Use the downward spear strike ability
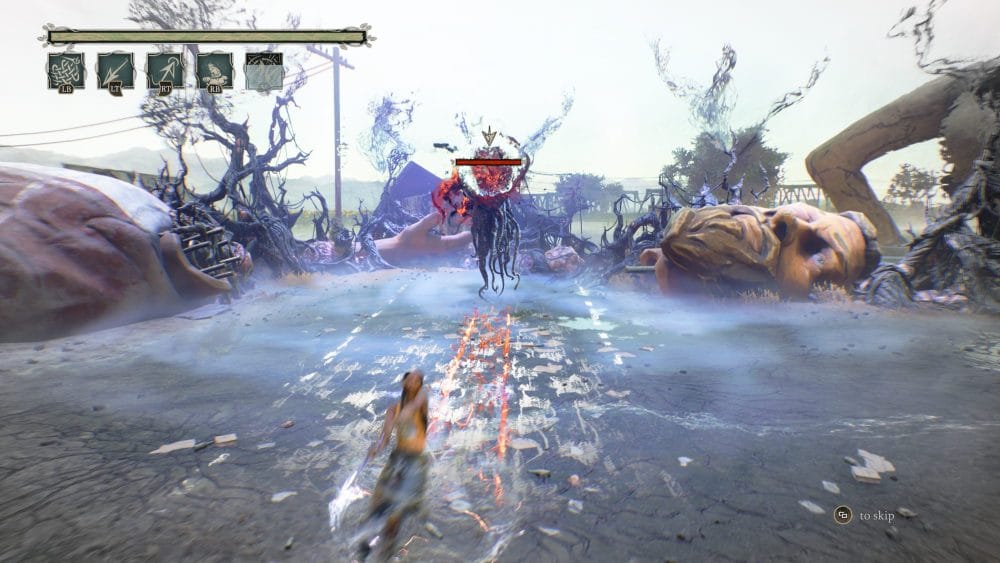The height and width of the screenshot is (563, 1000). (115, 71)
